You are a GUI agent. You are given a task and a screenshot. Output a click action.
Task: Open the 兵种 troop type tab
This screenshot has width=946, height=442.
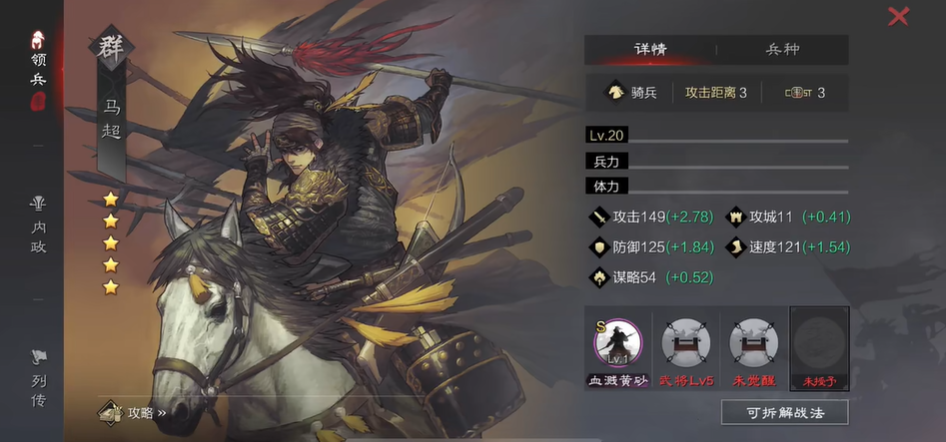click(782, 49)
